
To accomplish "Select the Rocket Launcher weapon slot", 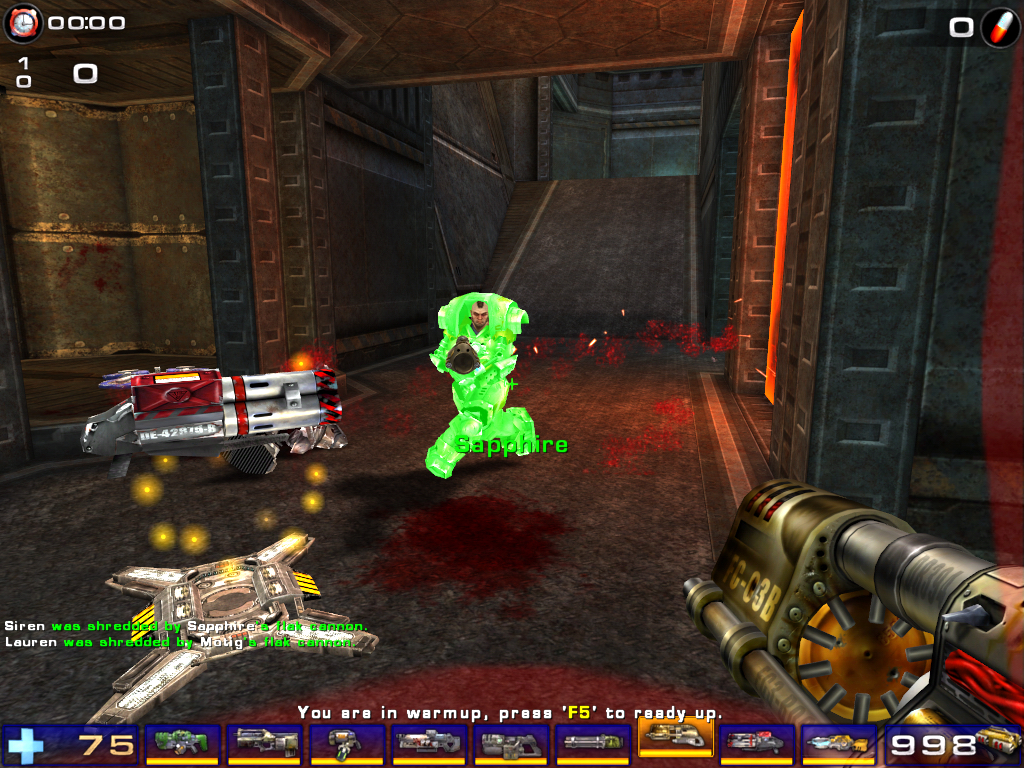I will coord(757,743).
